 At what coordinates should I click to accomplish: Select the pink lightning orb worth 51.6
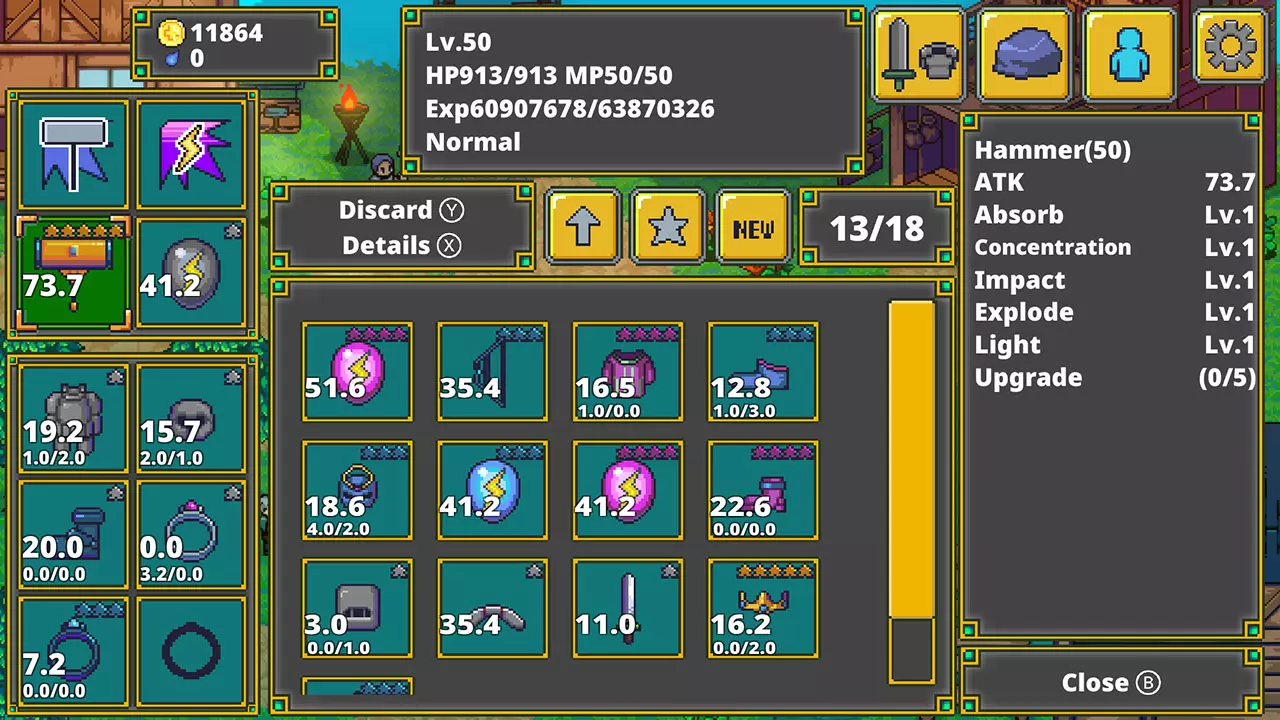[357, 370]
